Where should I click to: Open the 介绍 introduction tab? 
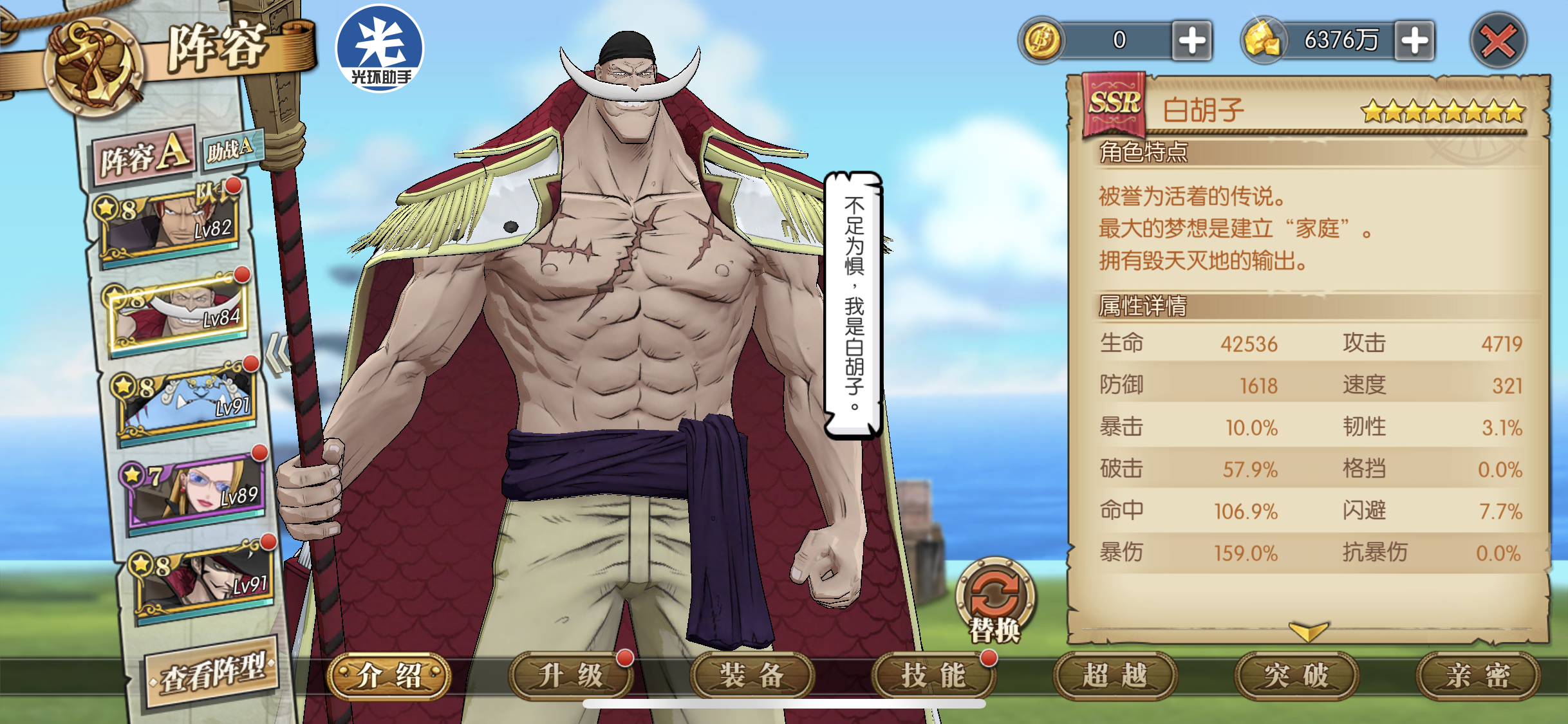coord(389,676)
